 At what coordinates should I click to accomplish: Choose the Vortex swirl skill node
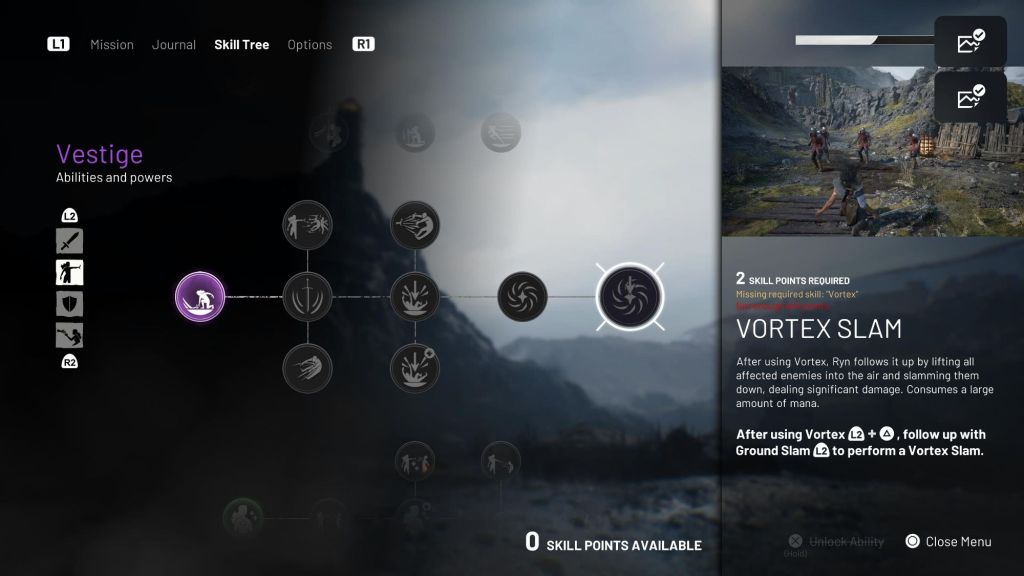click(x=522, y=297)
